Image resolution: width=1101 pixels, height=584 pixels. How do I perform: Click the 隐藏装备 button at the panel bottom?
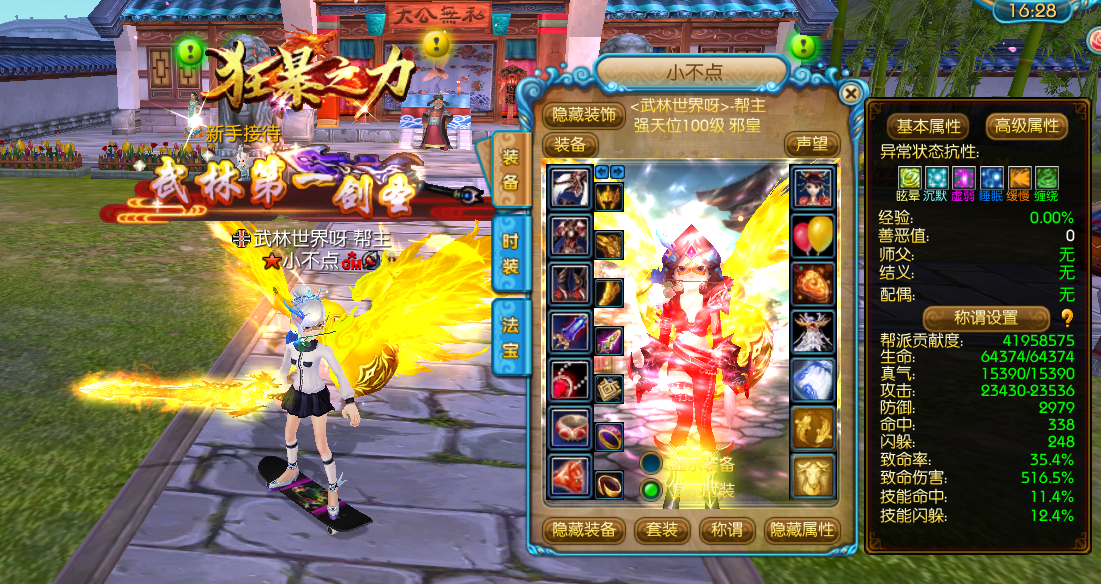(585, 530)
